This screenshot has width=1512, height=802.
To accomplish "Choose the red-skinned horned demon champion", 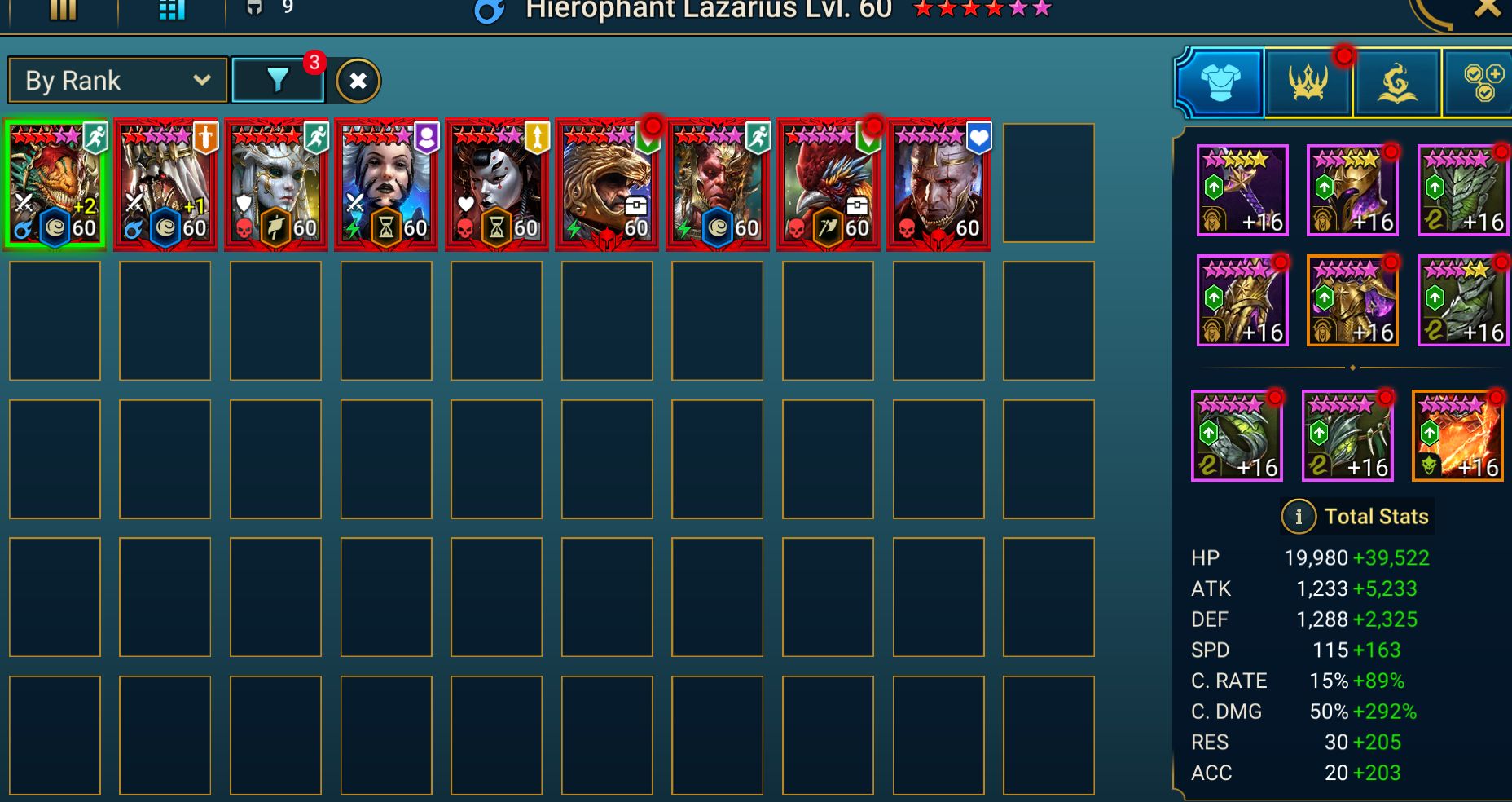I will [717, 184].
